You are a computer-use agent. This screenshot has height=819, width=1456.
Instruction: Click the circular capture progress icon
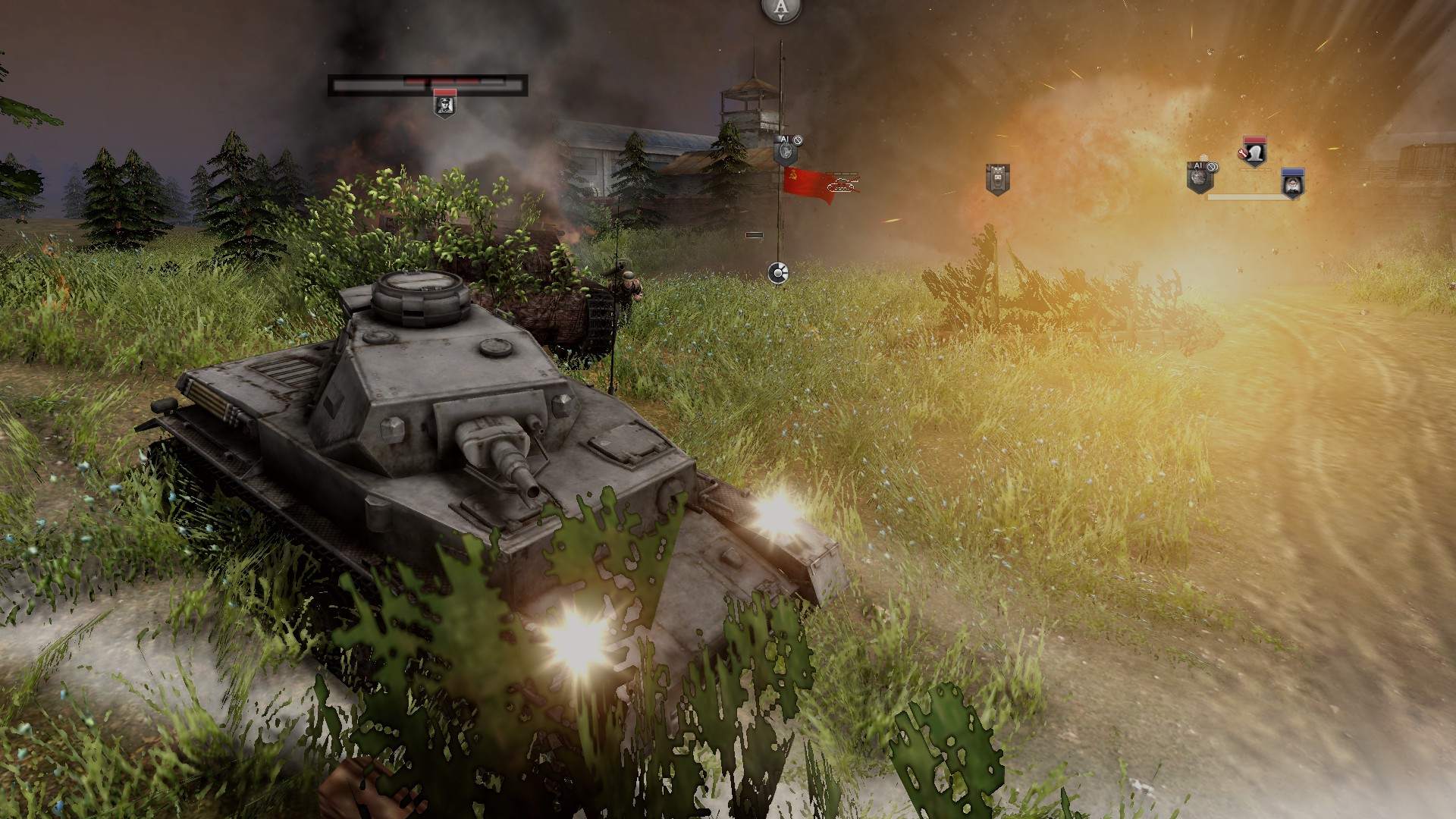tap(777, 273)
